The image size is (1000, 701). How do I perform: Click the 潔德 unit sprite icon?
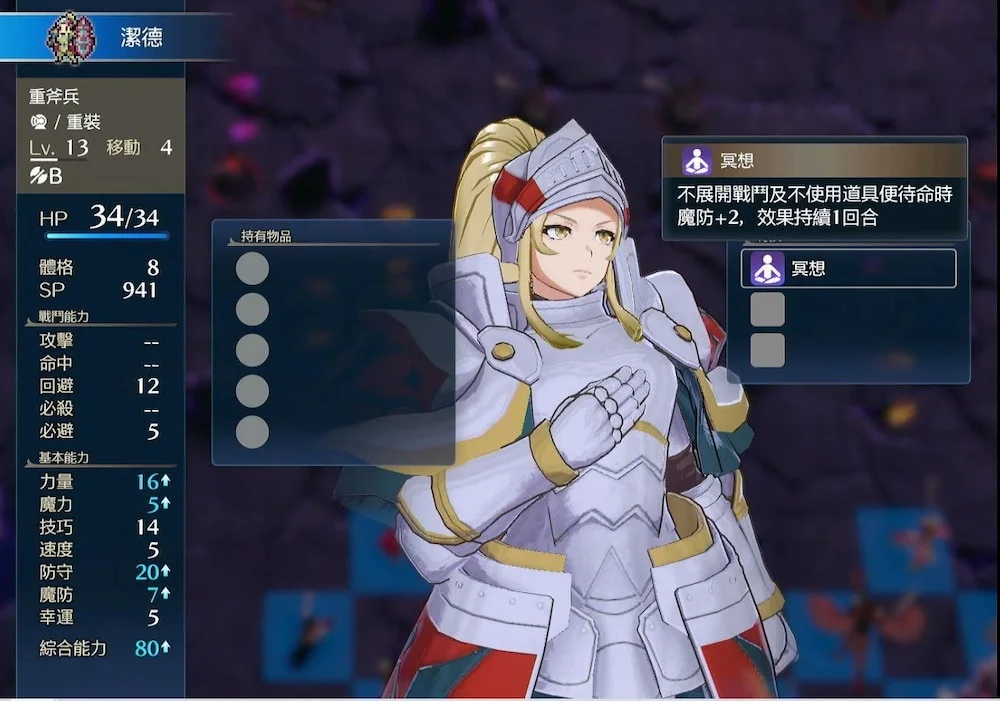coord(71,38)
